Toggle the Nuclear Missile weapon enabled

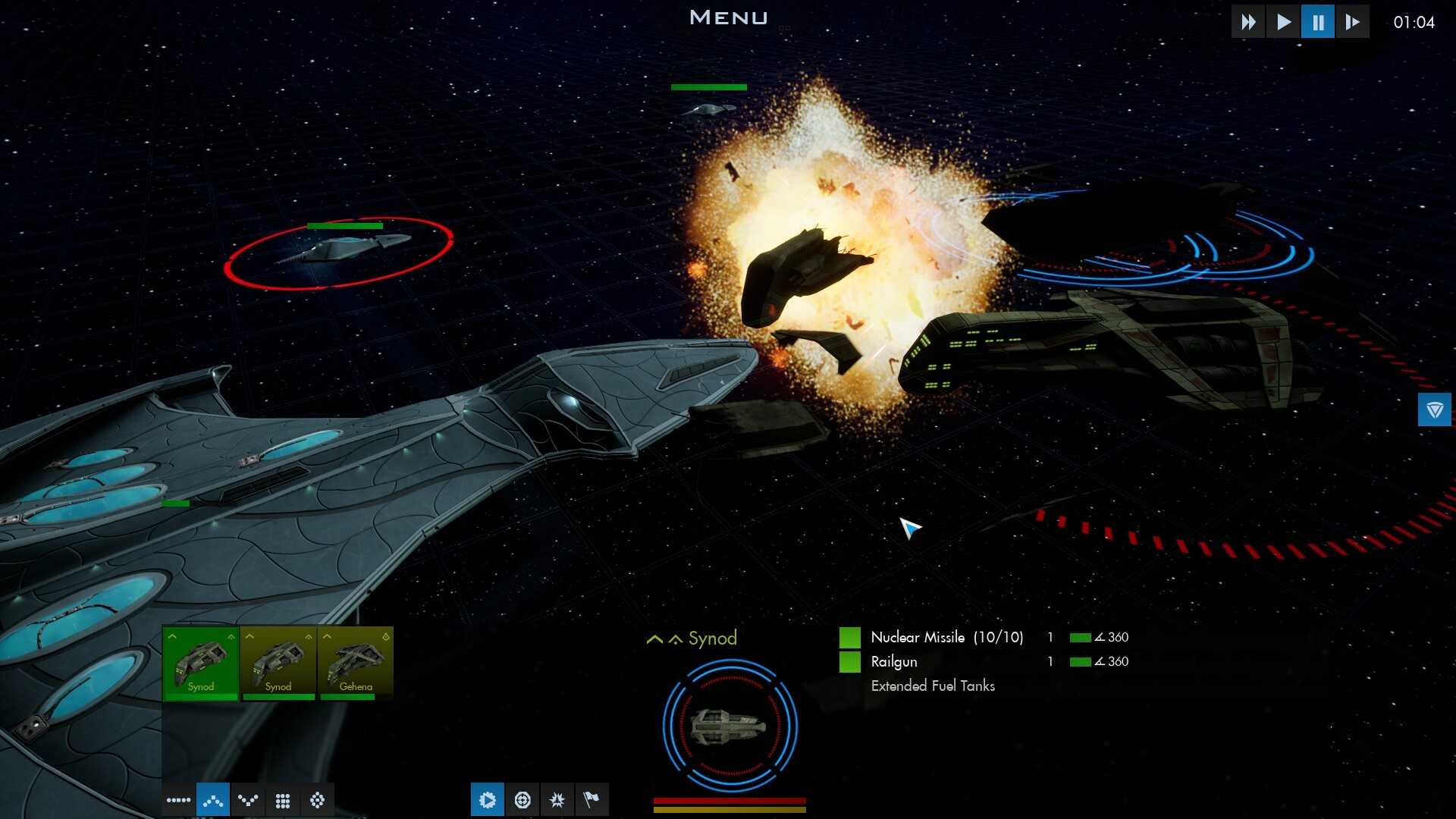tap(849, 637)
